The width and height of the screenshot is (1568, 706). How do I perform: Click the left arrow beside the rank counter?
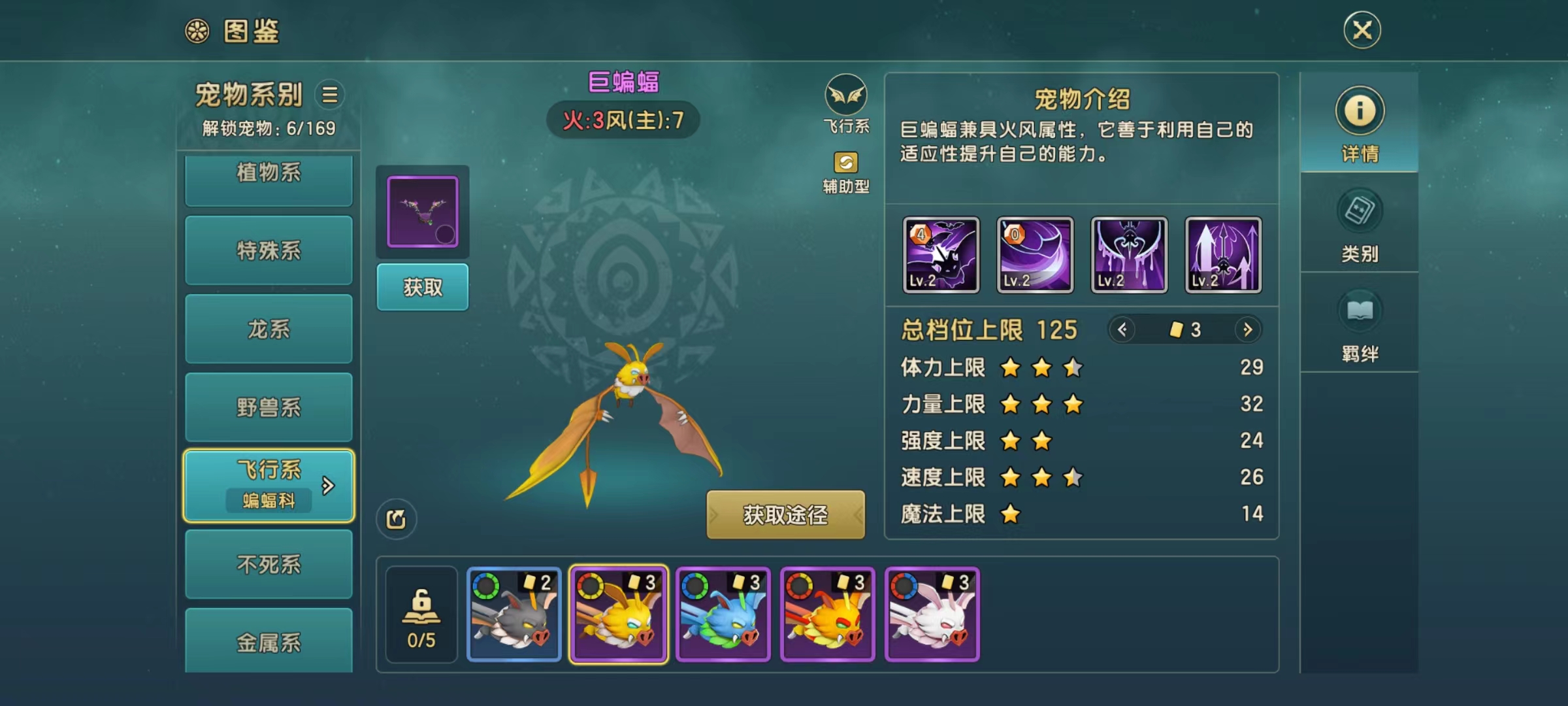1122,330
